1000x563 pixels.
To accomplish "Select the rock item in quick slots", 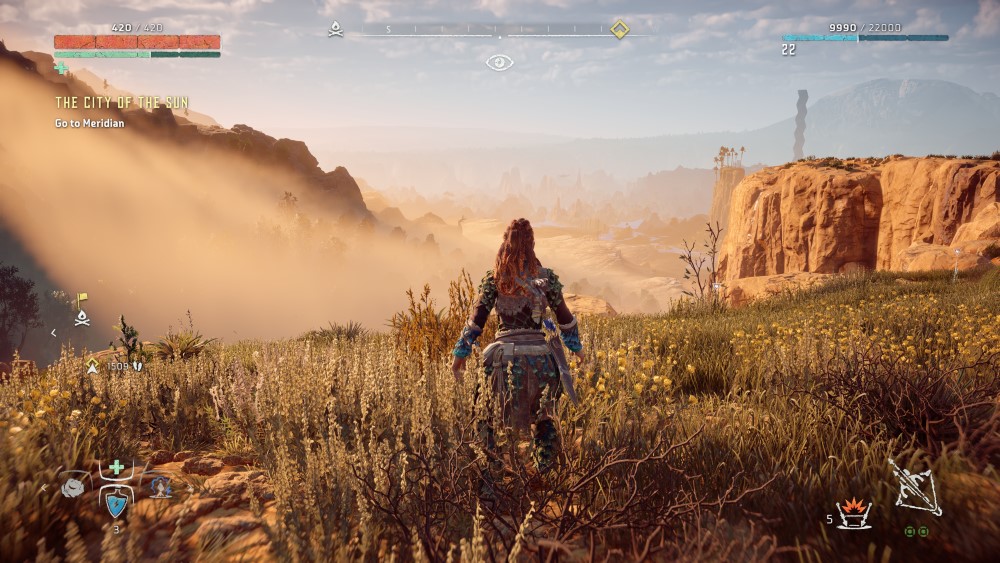I will pyautogui.click(x=74, y=487).
